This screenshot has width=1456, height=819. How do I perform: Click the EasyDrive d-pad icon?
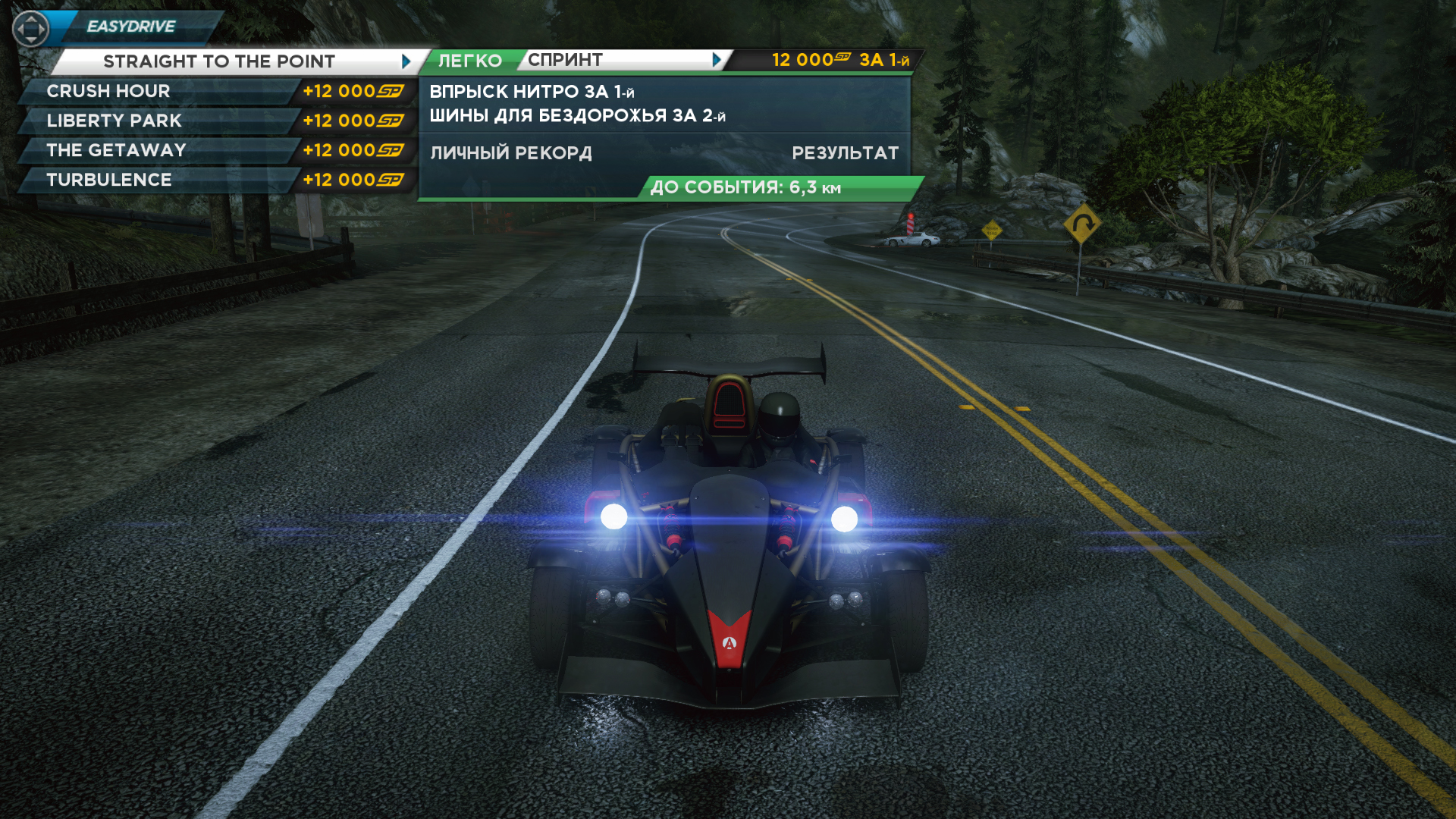[x=31, y=30]
